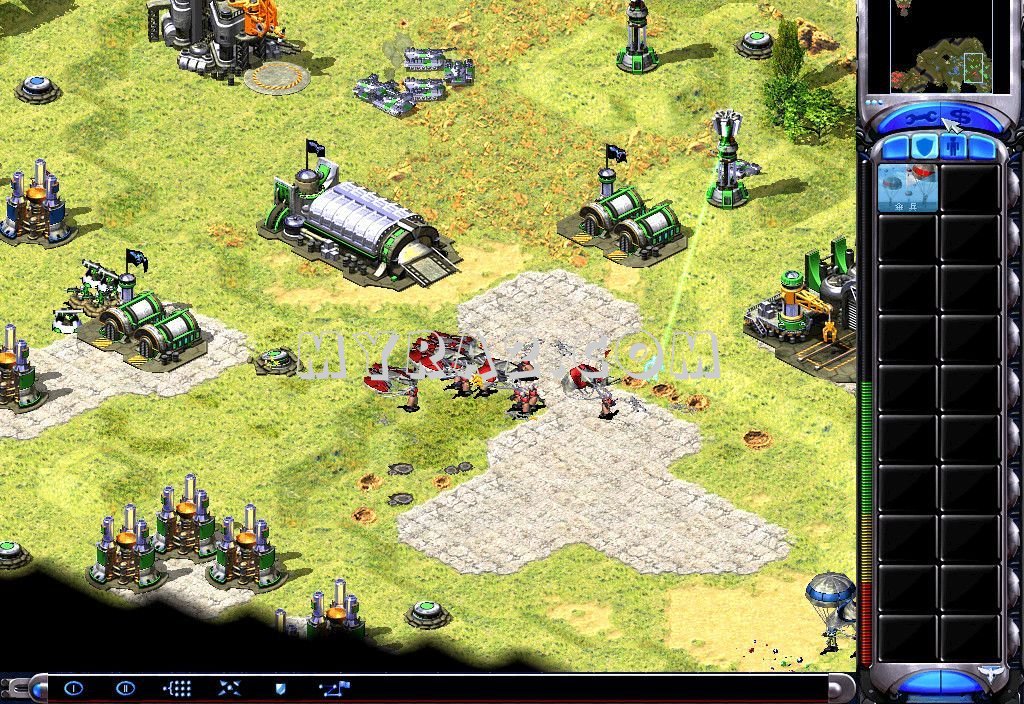Switch to the infantry production tab
The image size is (1024, 704).
click(954, 148)
